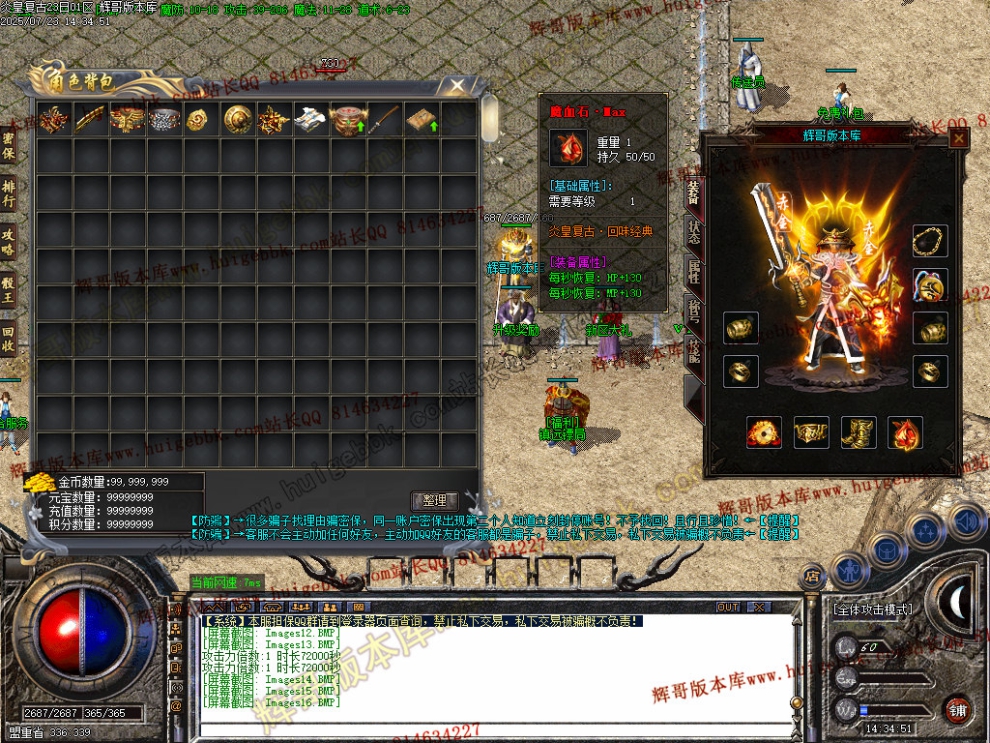Open the 属性 attributes tab
The image size is (990, 743).
(x=693, y=268)
